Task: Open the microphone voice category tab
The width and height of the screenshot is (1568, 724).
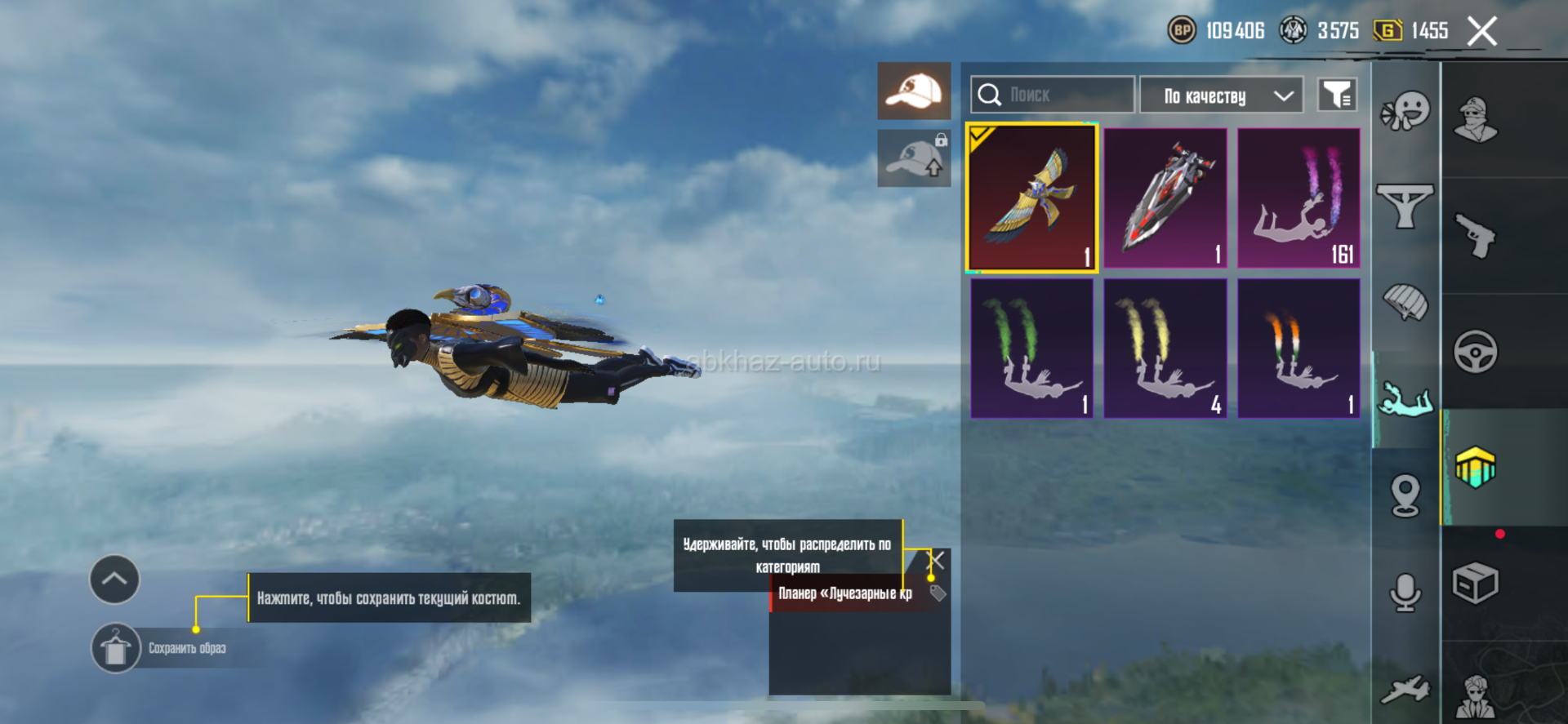Action: coord(1405,592)
